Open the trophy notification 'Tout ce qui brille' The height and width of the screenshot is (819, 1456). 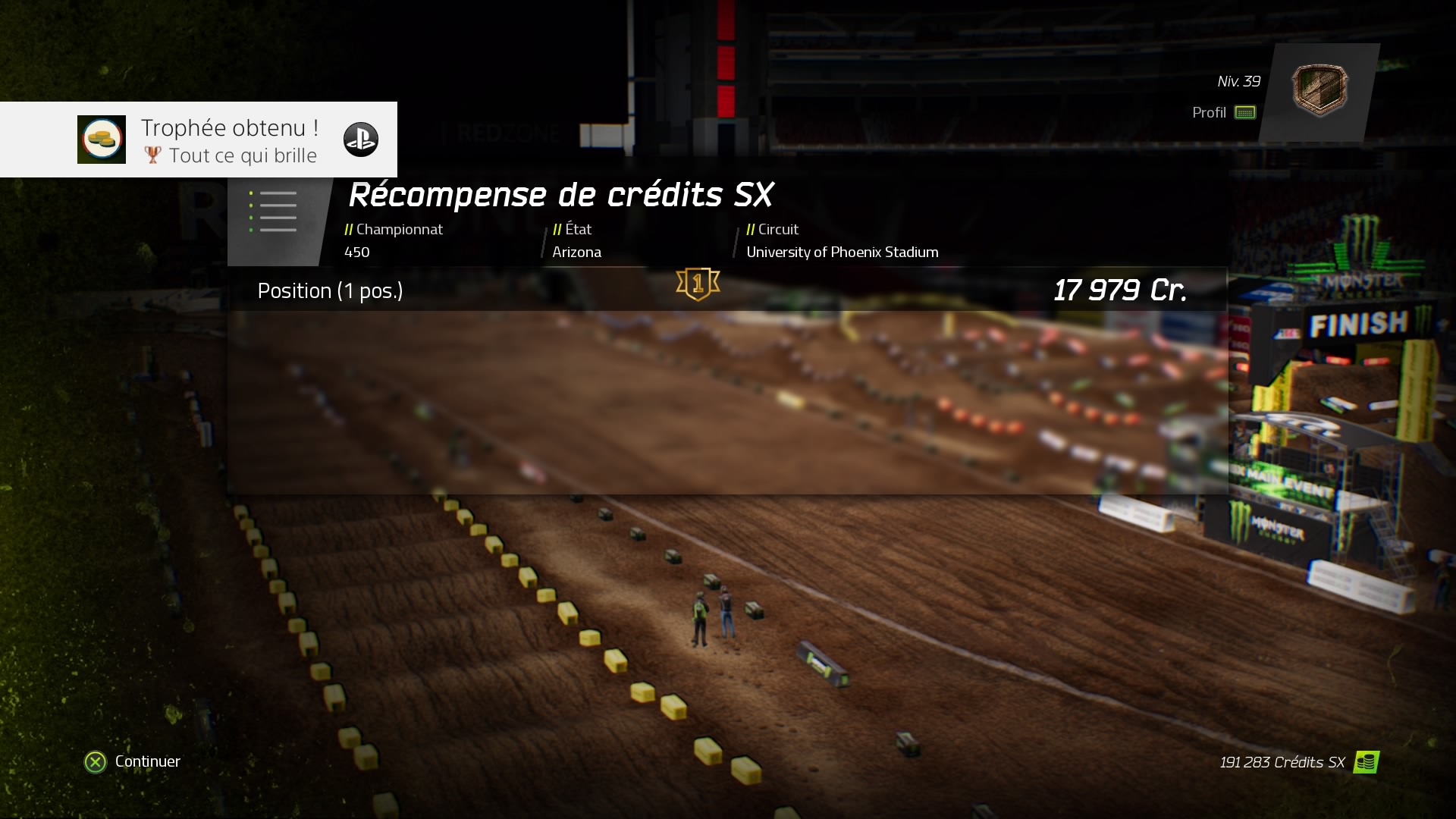(x=199, y=140)
